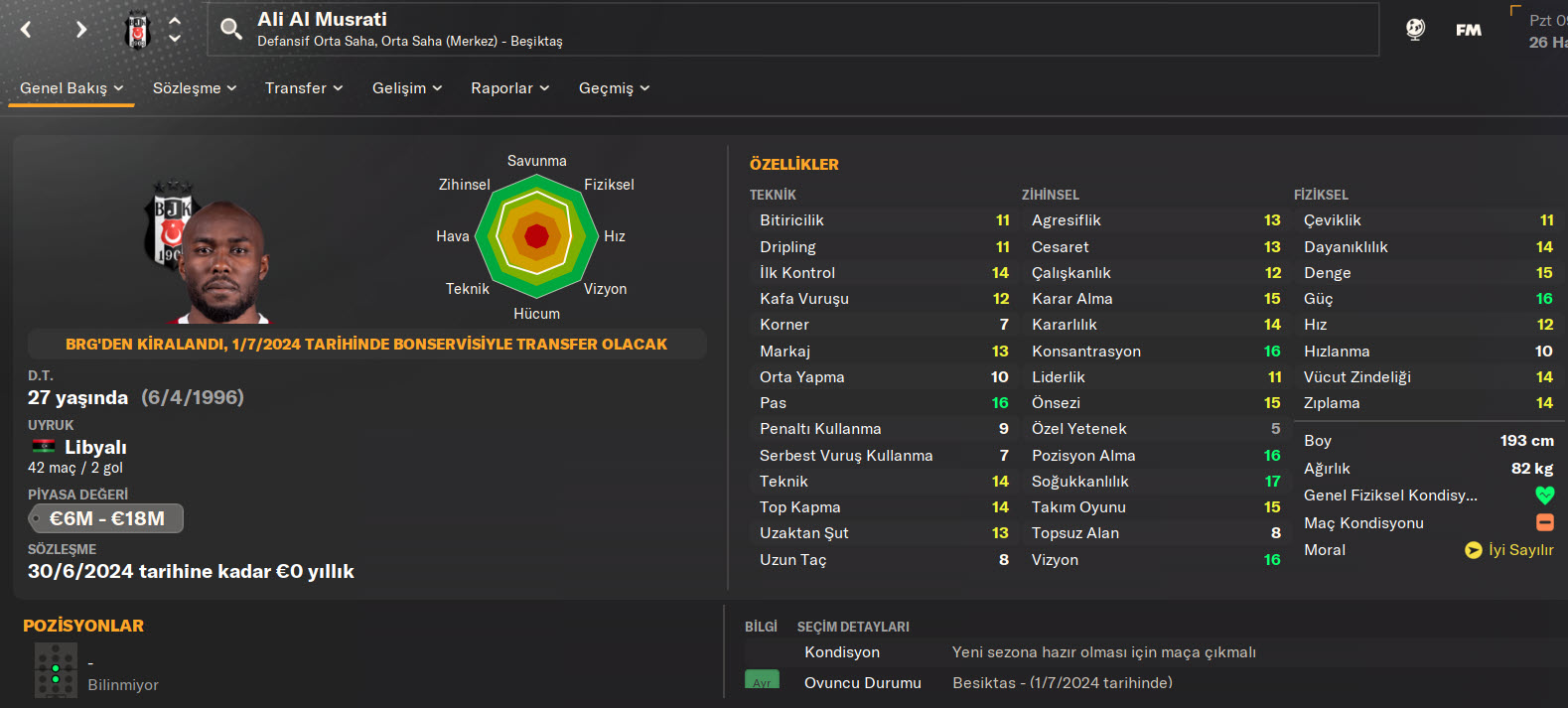Select the attribute radar chart
Screen dimensions: 1568x708
tap(536, 236)
